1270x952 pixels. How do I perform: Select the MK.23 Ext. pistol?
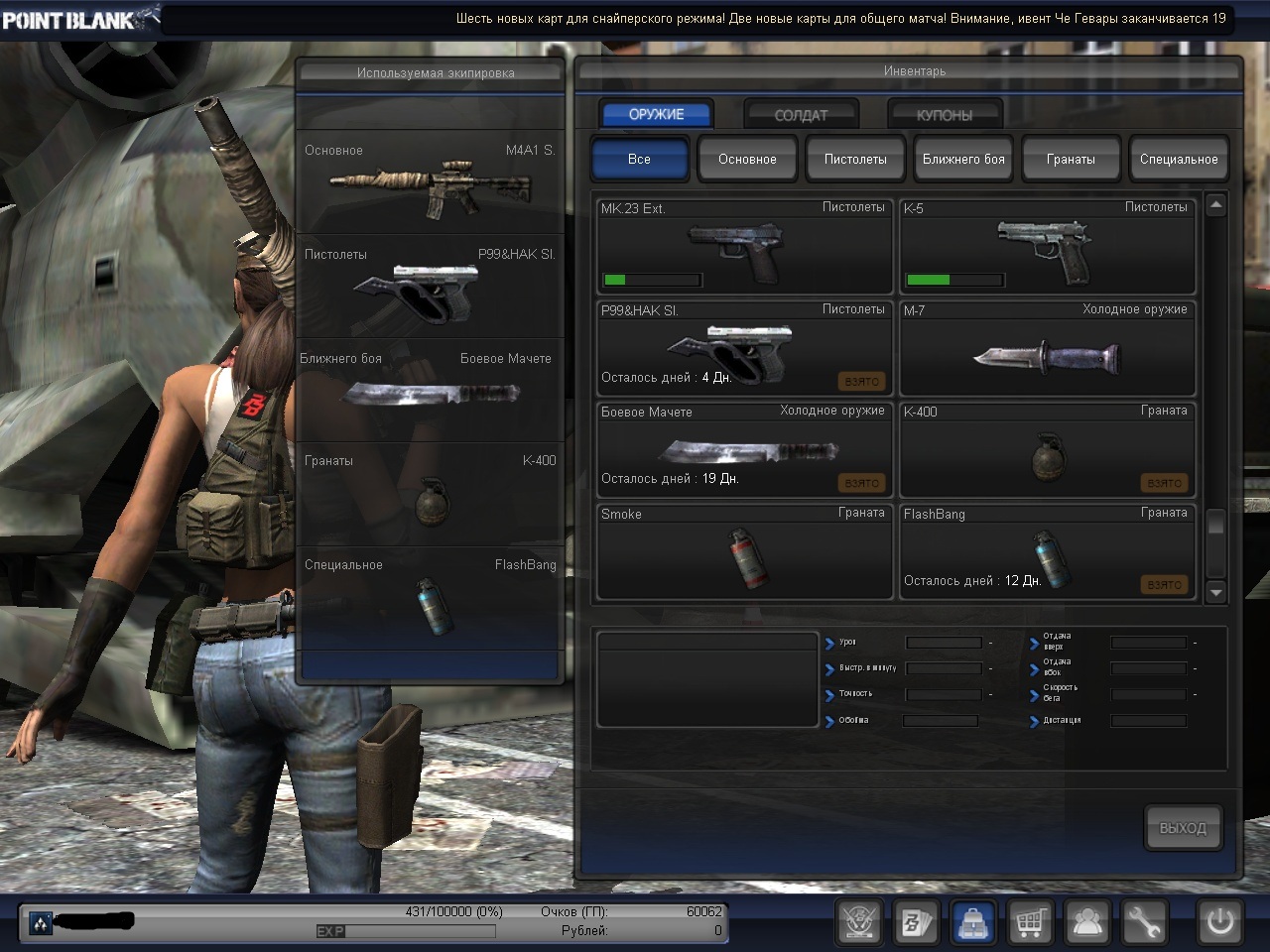click(742, 246)
